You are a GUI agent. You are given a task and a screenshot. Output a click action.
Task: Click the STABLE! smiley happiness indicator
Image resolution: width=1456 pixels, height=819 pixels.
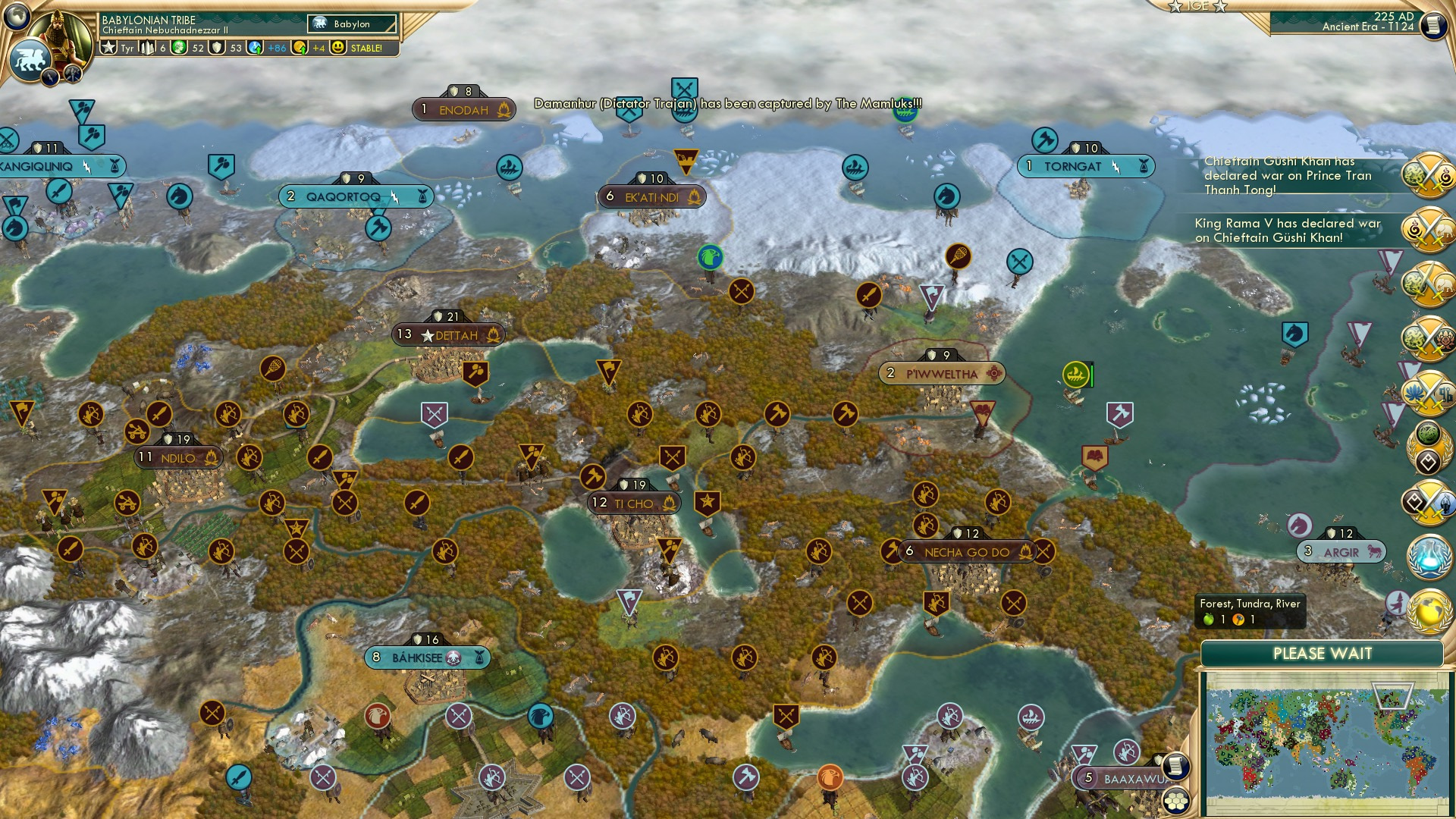click(x=337, y=49)
